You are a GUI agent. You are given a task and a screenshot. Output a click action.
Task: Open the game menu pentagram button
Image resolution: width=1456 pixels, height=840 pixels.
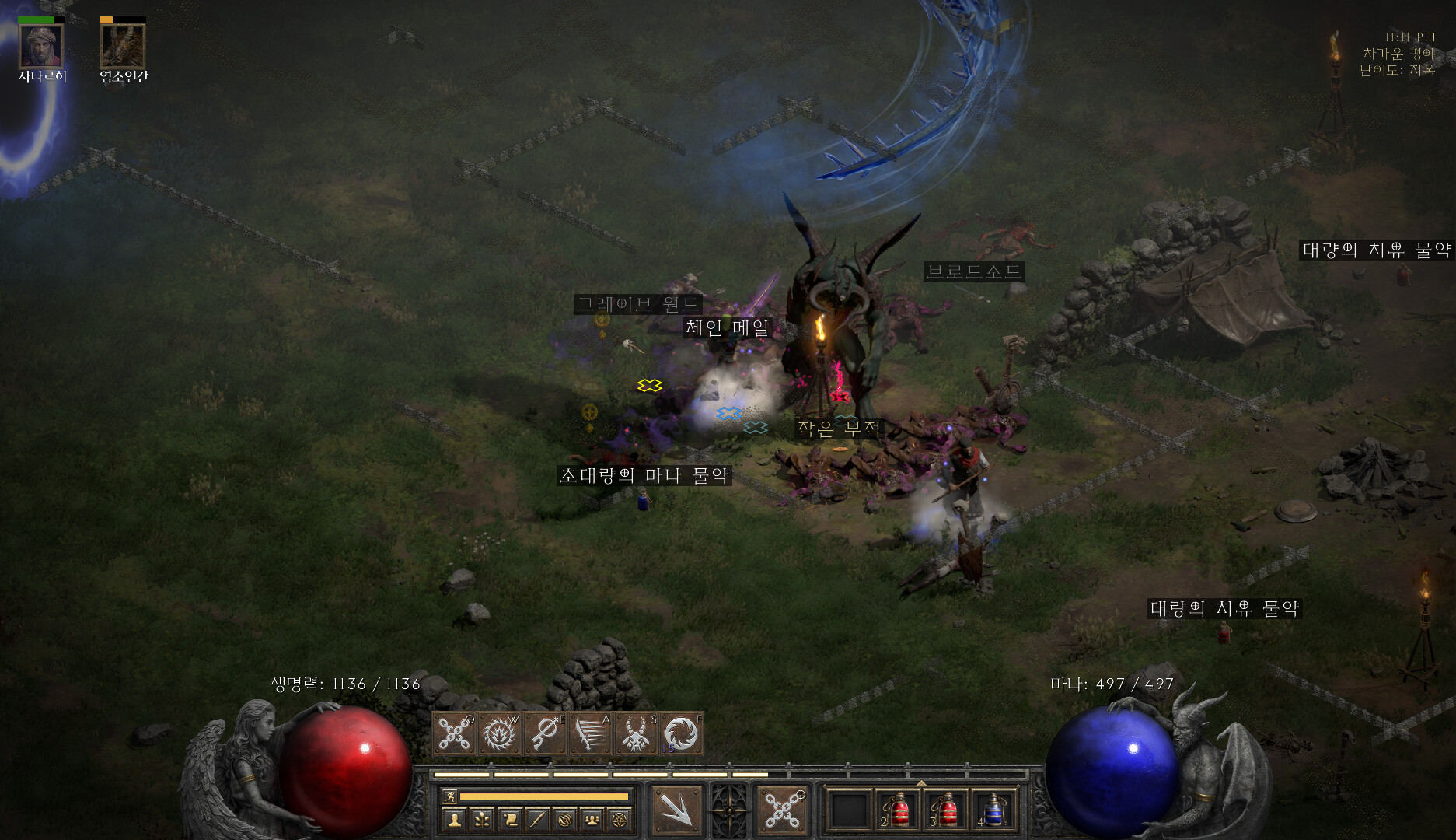[620, 819]
